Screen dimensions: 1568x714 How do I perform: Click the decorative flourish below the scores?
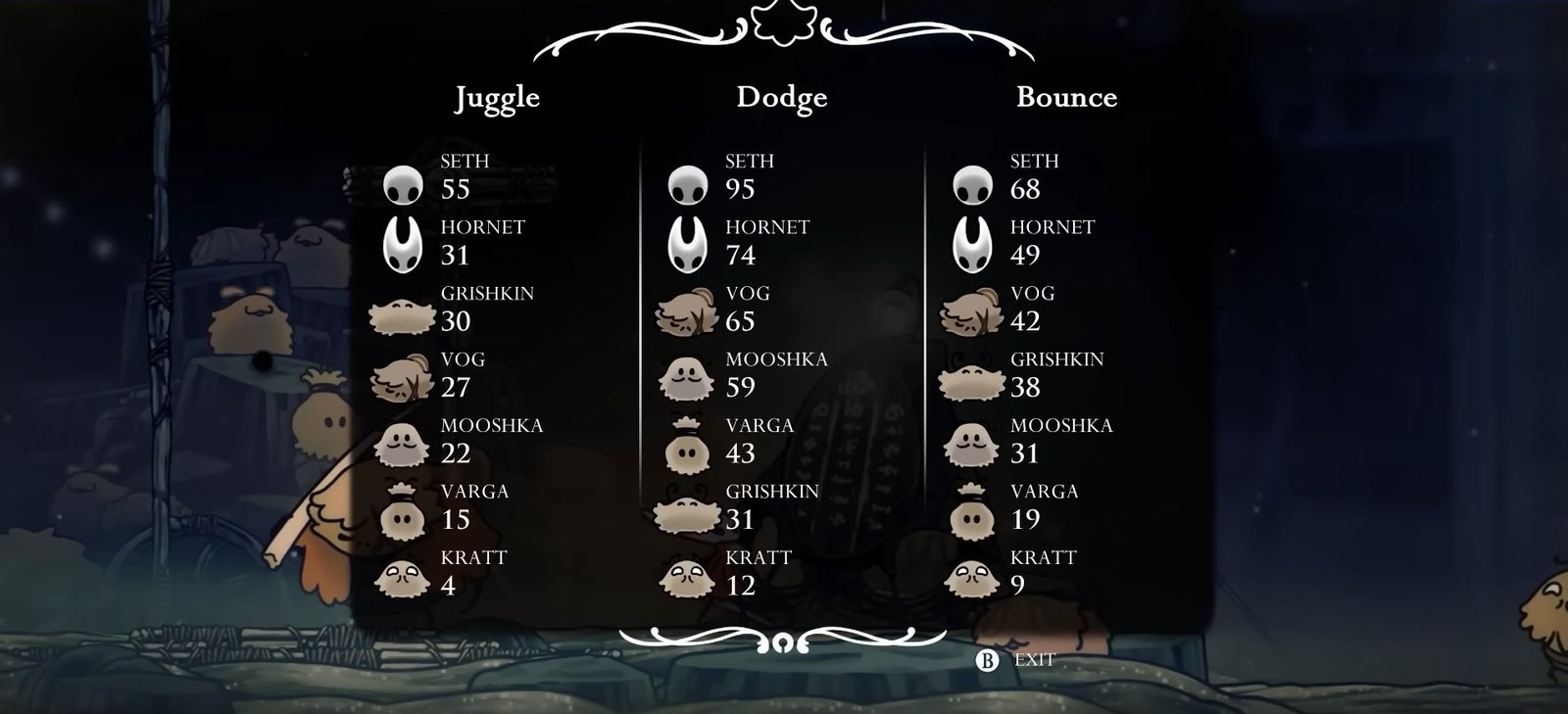[x=781, y=640]
